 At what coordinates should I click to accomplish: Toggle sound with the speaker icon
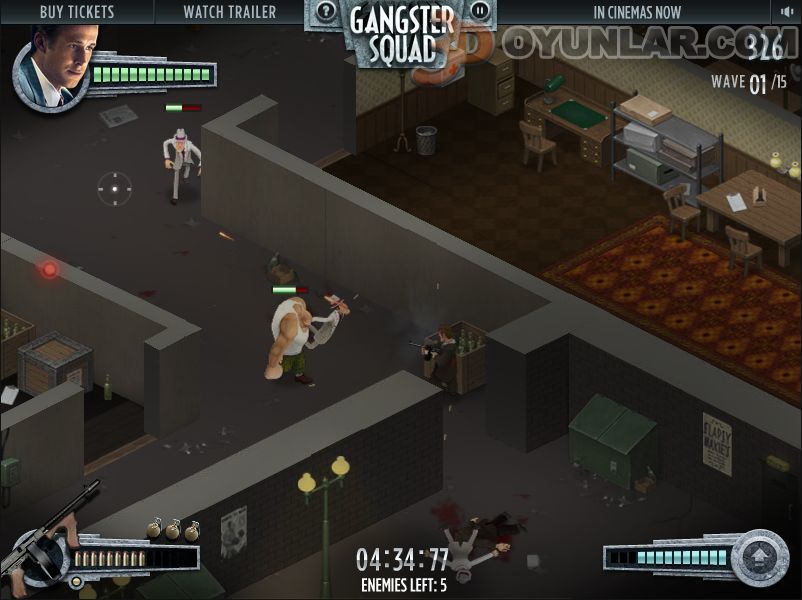pyautogui.click(x=786, y=13)
